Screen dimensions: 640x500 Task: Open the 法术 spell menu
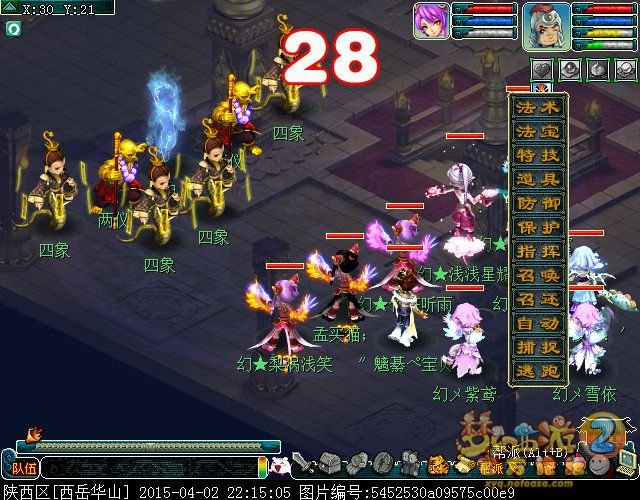(x=538, y=108)
